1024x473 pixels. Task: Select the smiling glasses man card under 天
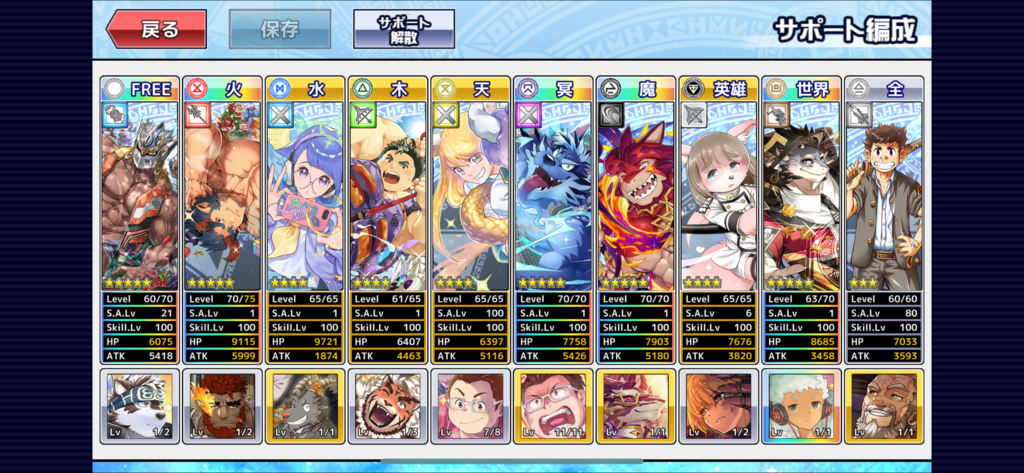[470, 406]
